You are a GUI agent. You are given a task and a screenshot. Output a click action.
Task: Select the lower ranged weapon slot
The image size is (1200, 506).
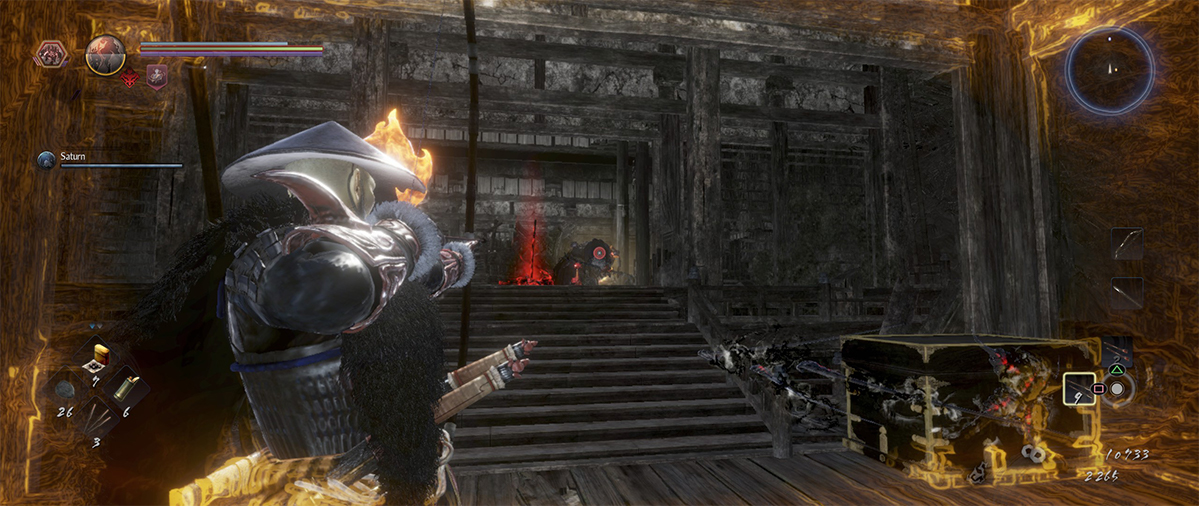[x=1127, y=293]
